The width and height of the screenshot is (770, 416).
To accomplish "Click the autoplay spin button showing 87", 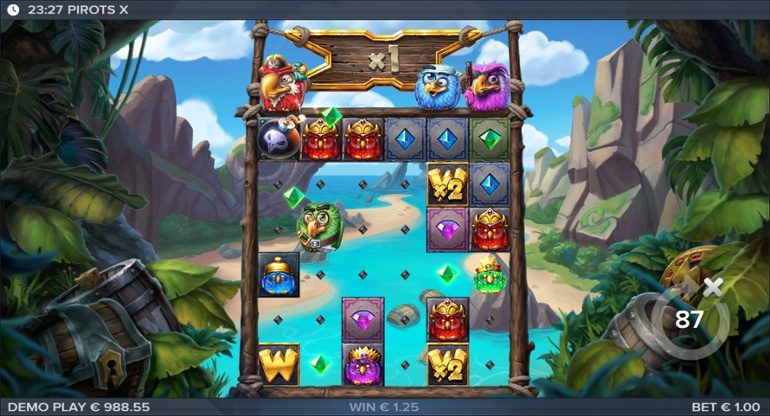I will coord(687,321).
